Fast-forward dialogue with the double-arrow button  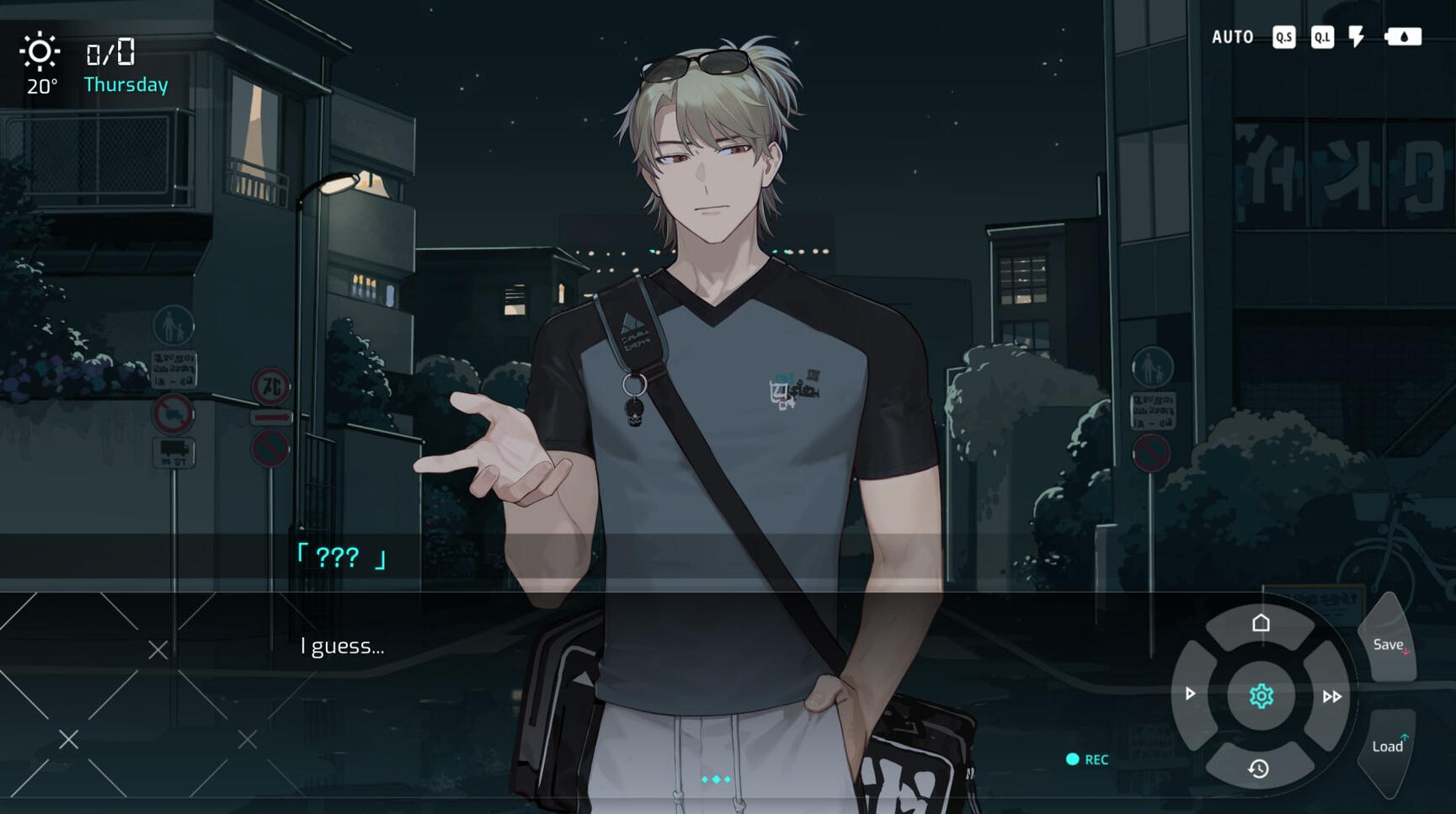click(1331, 696)
